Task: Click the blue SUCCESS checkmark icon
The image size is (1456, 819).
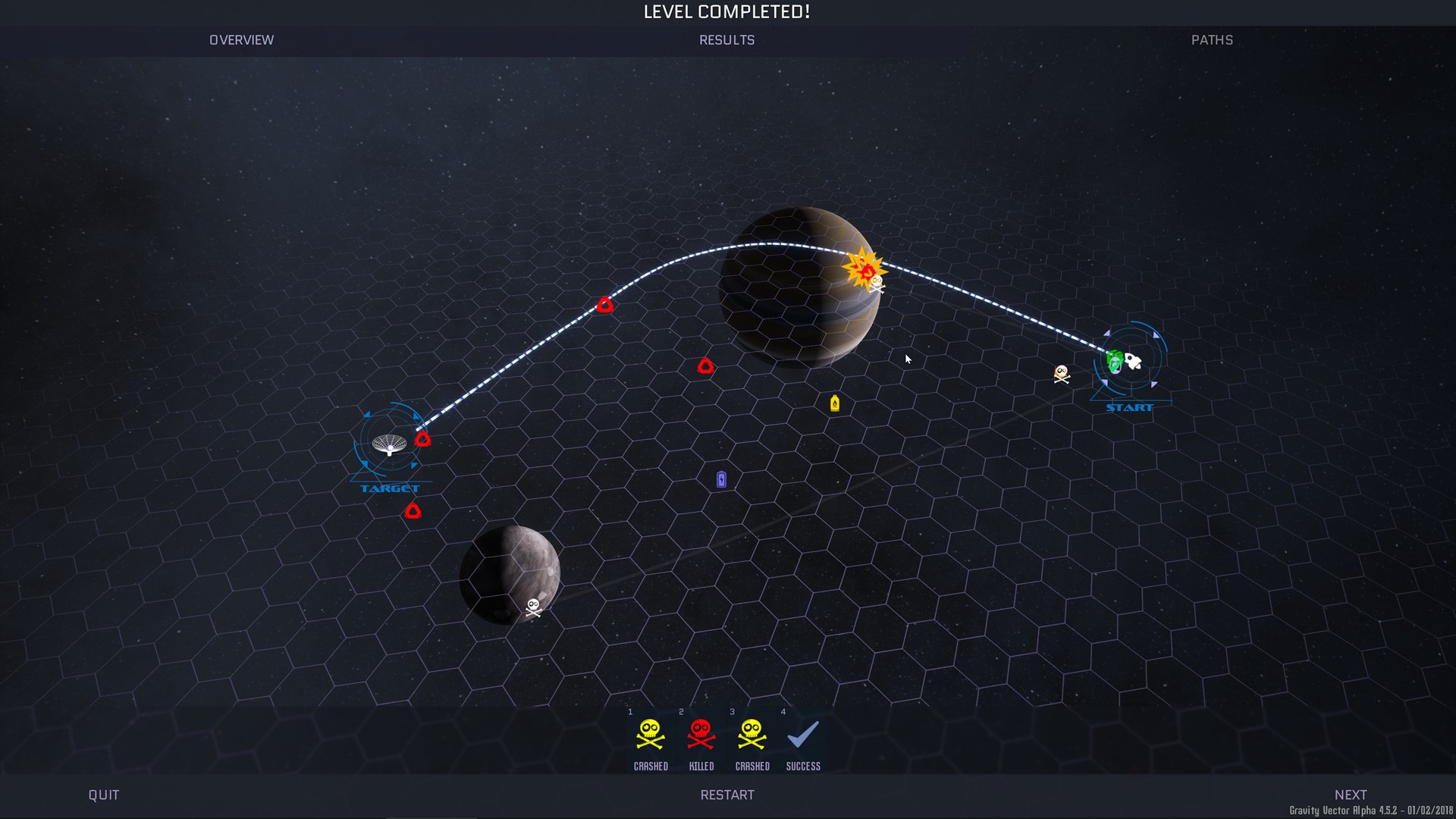Action: pyautogui.click(x=802, y=735)
